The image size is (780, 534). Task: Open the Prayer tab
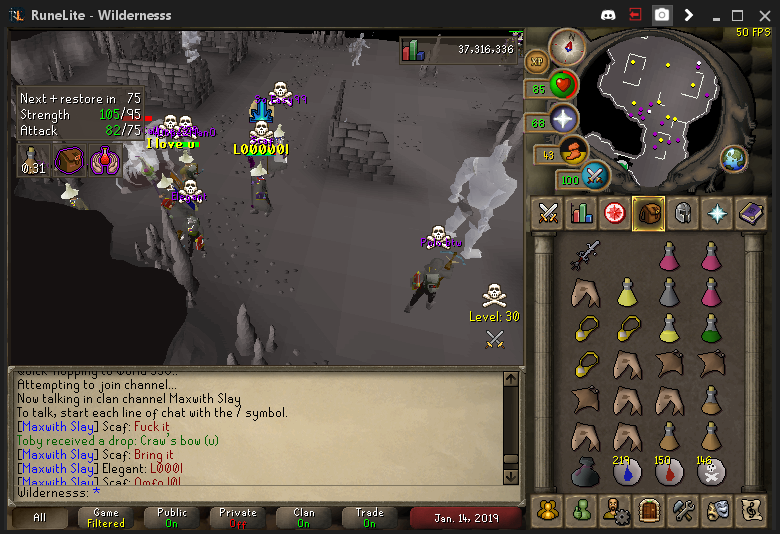(714, 212)
